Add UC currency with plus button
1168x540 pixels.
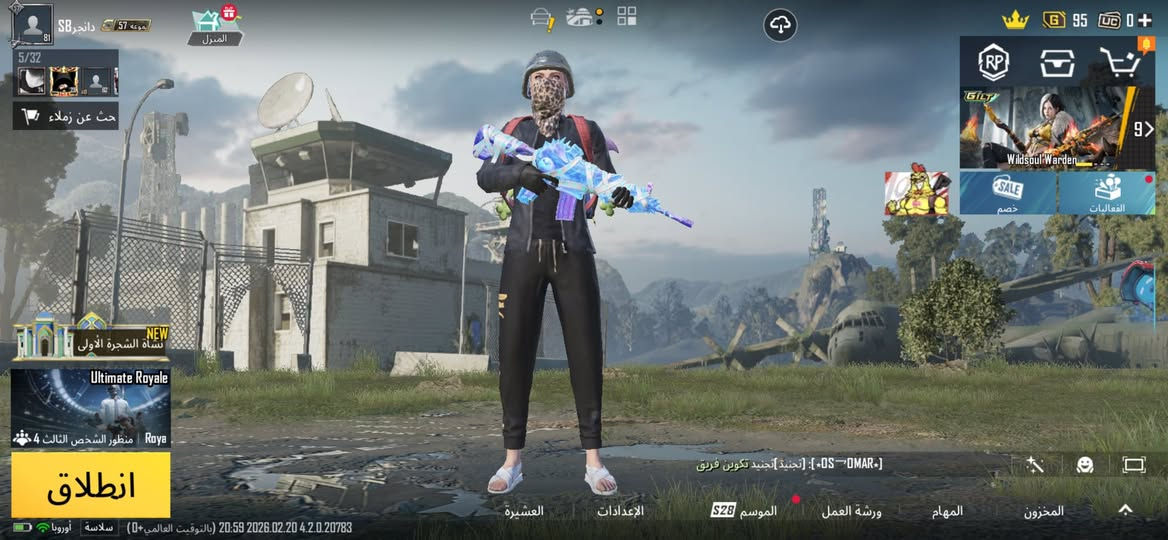pyautogui.click(x=1145, y=20)
